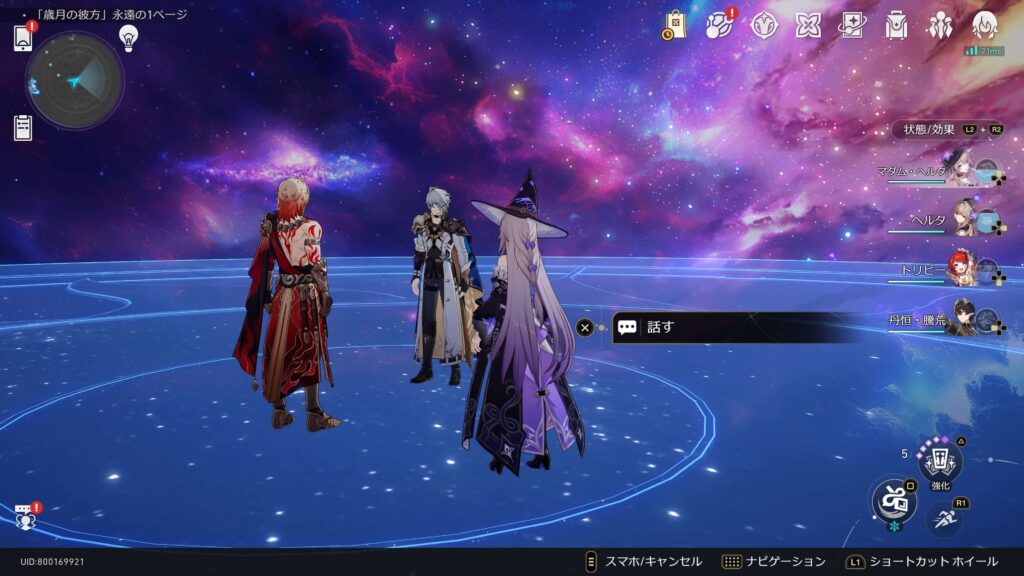Activate the 強化 technique skill button

click(940, 463)
